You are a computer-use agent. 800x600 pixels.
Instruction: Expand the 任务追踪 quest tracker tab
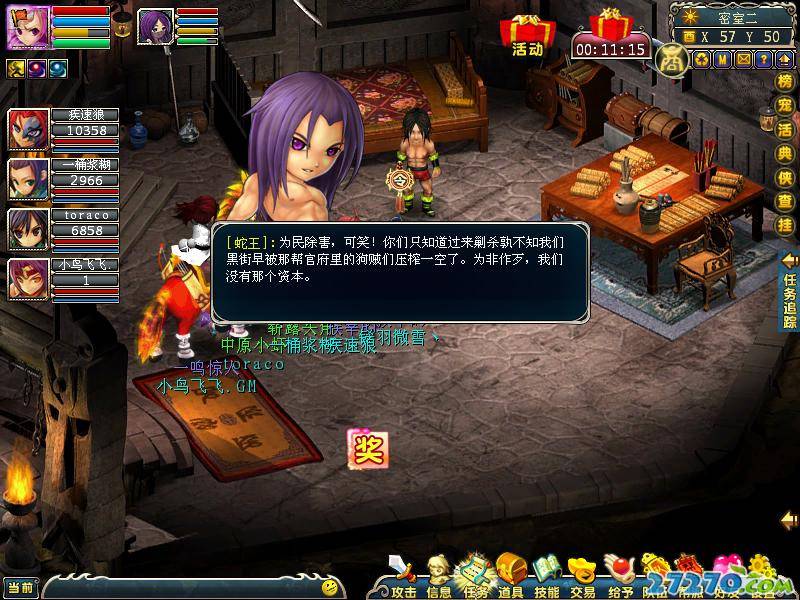point(790,290)
